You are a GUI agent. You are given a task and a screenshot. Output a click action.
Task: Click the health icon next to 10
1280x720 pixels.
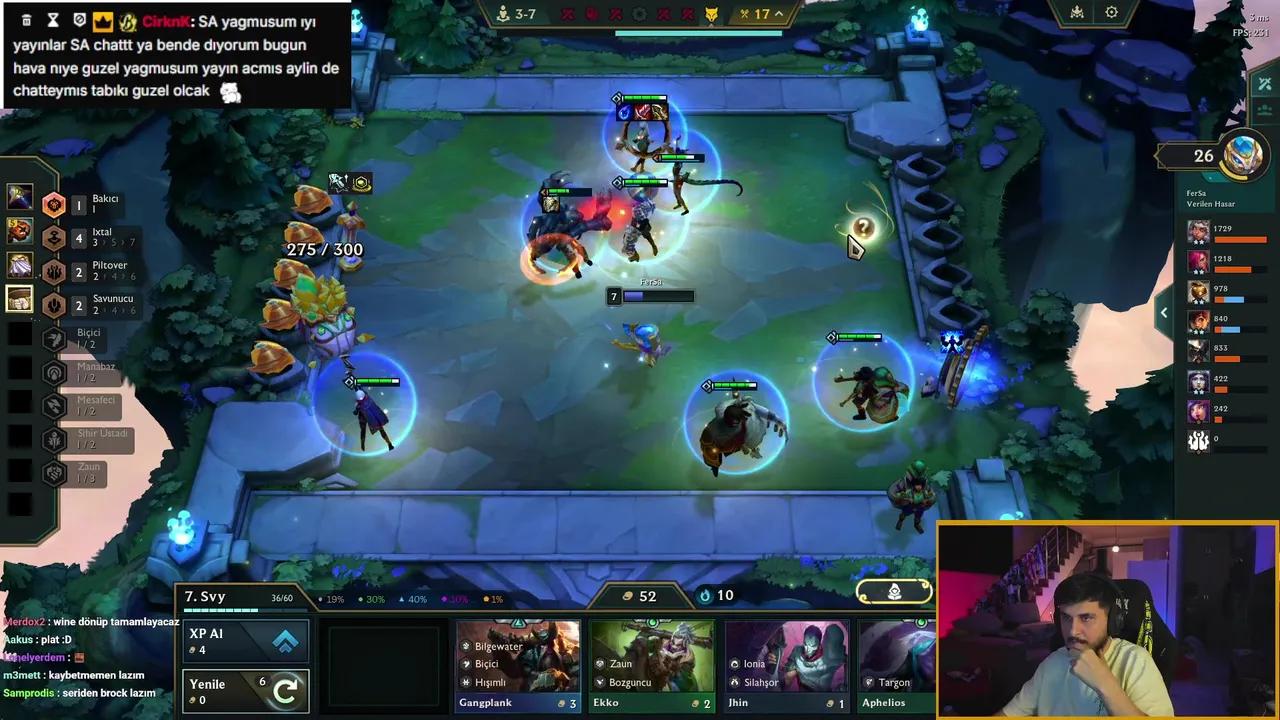(x=704, y=595)
